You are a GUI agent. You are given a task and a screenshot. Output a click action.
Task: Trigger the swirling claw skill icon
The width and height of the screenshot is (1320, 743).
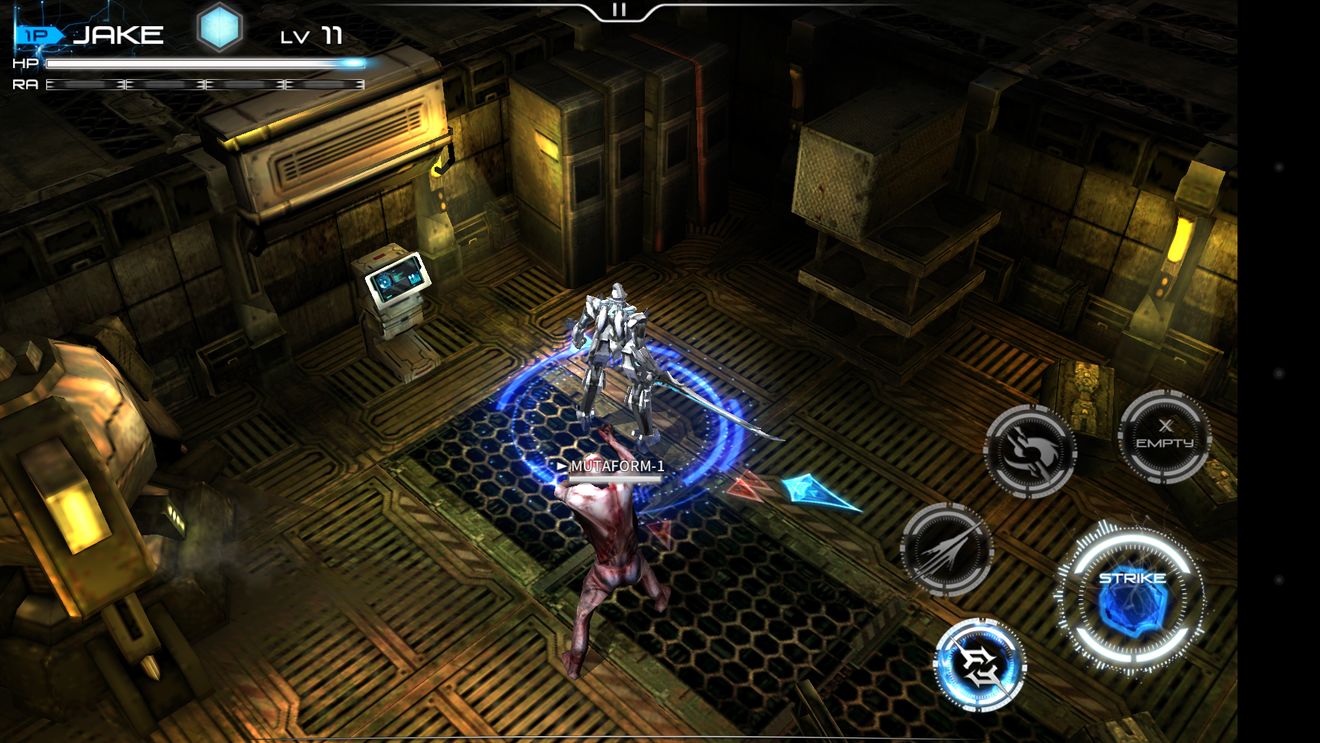coord(1030,451)
